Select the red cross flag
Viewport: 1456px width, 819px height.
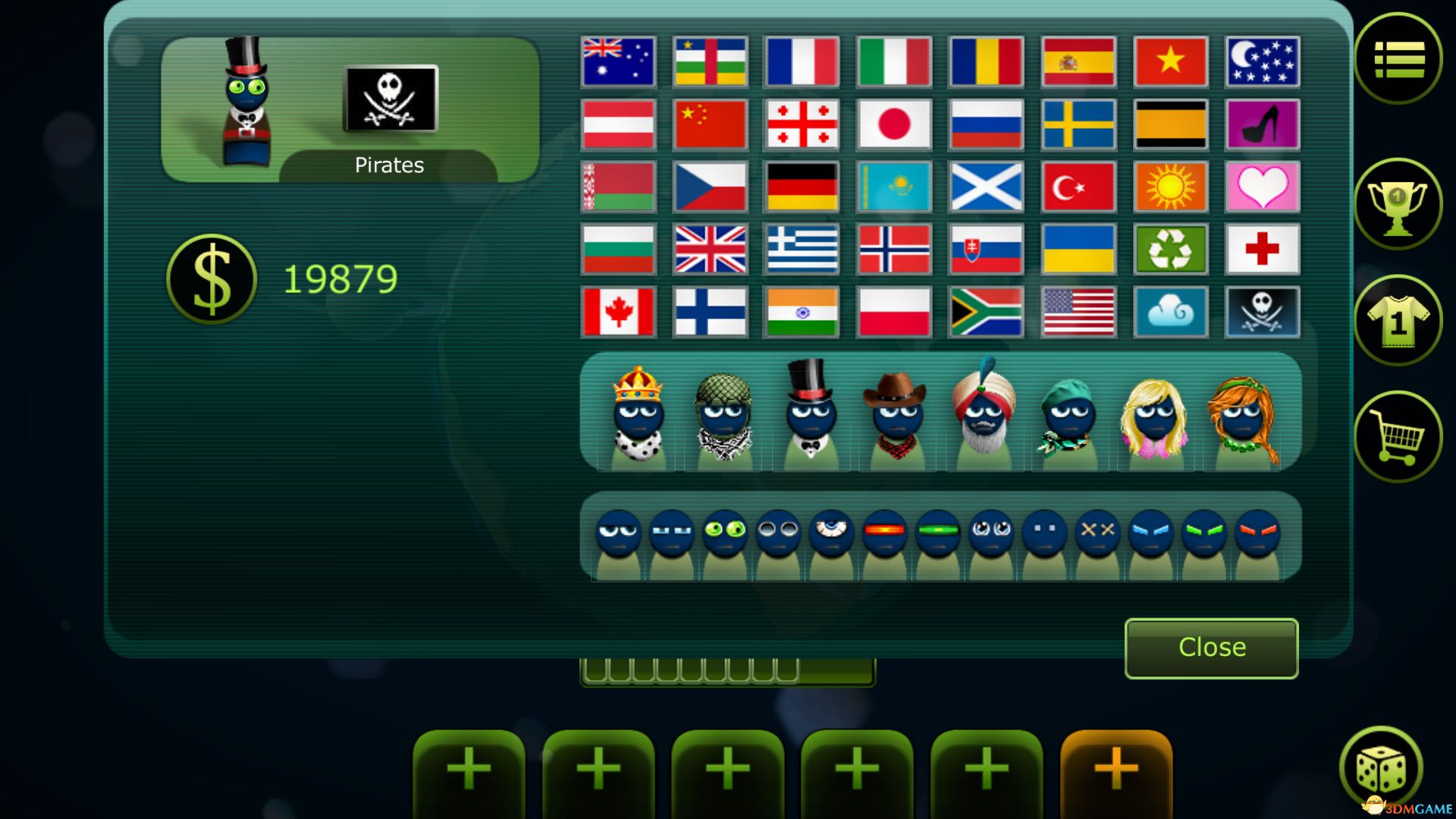(1262, 249)
